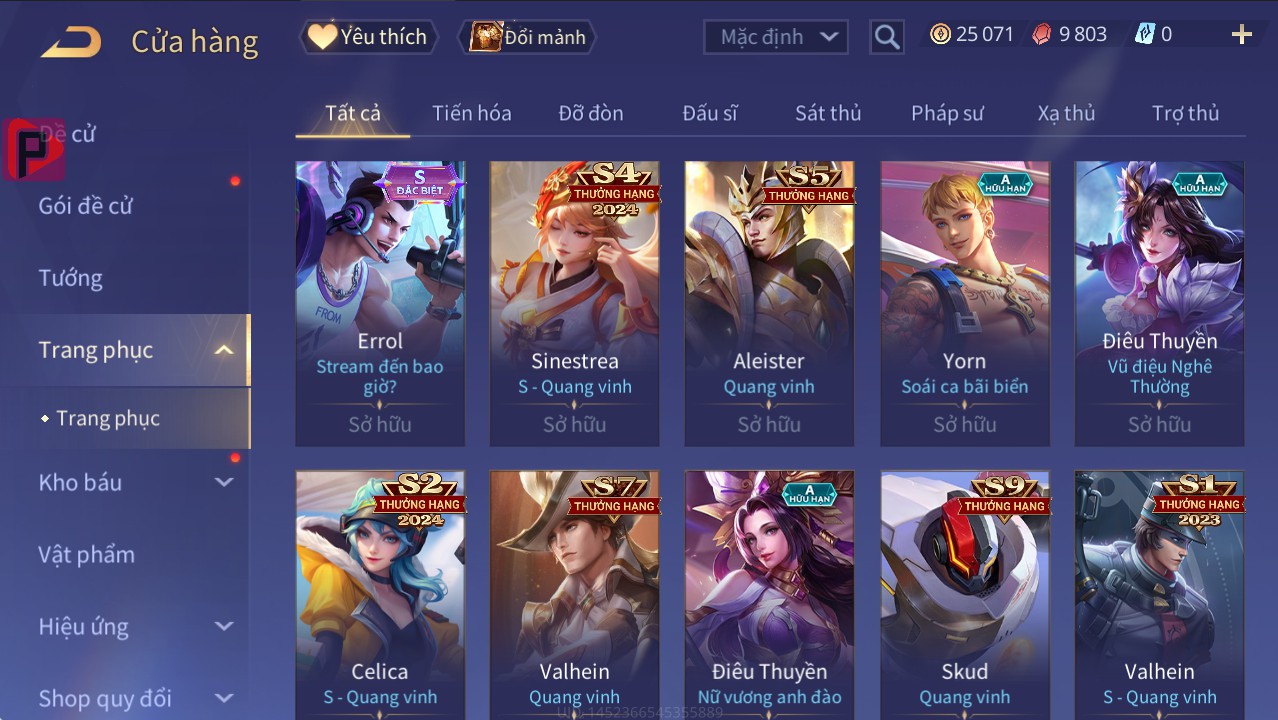Go to the Tướng shop section
1278x720 pixels.
[x=71, y=278]
